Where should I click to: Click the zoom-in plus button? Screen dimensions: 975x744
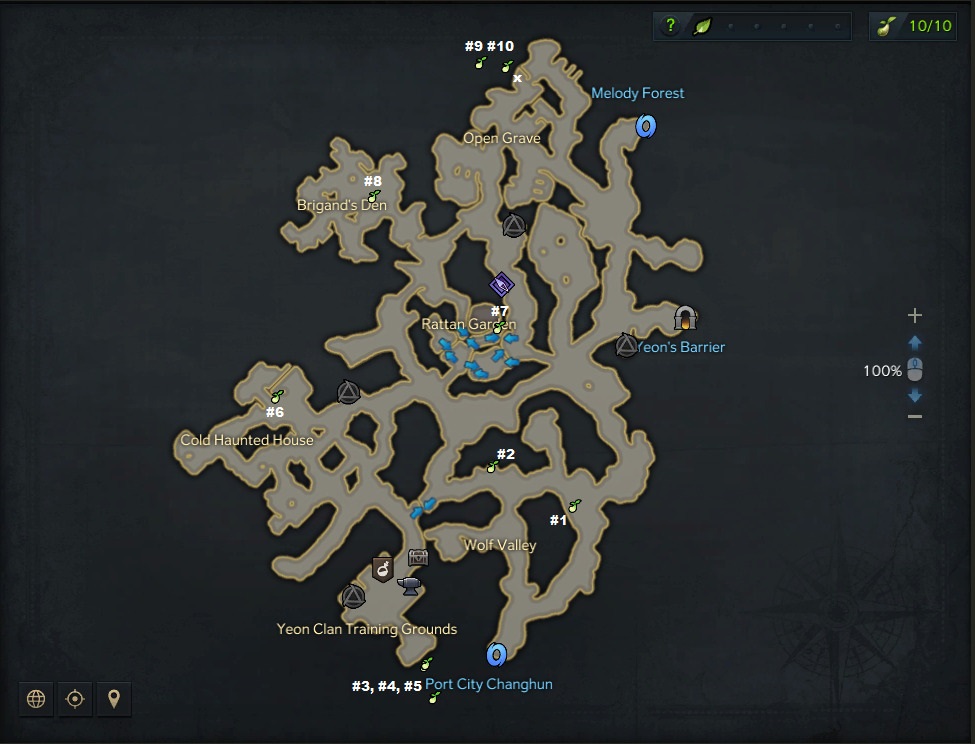click(x=914, y=316)
